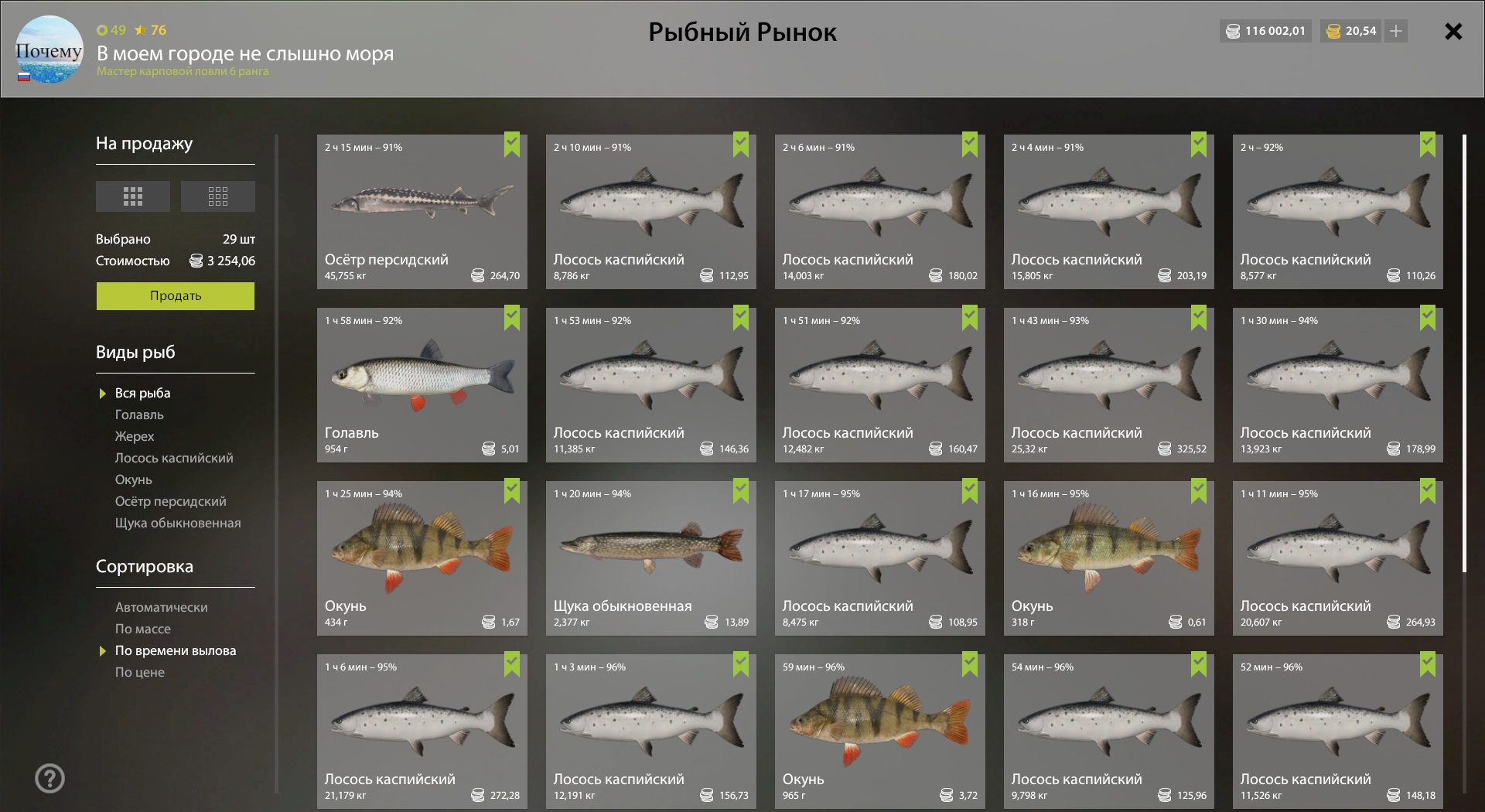This screenshot has width=1485, height=812.
Task: Switch to the large grid view
Action: click(133, 196)
